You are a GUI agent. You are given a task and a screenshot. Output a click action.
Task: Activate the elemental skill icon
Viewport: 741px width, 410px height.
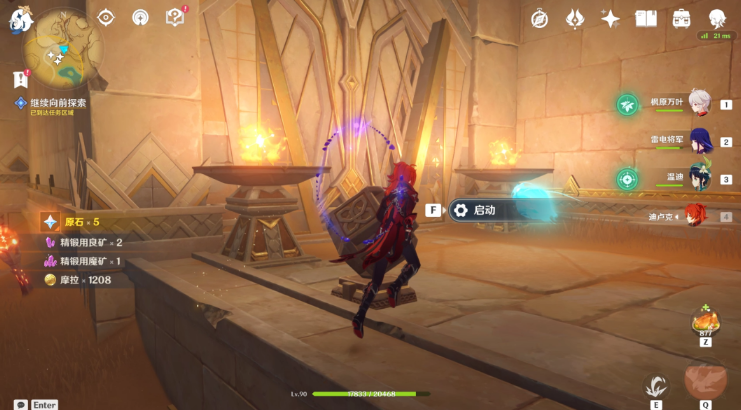click(x=656, y=385)
